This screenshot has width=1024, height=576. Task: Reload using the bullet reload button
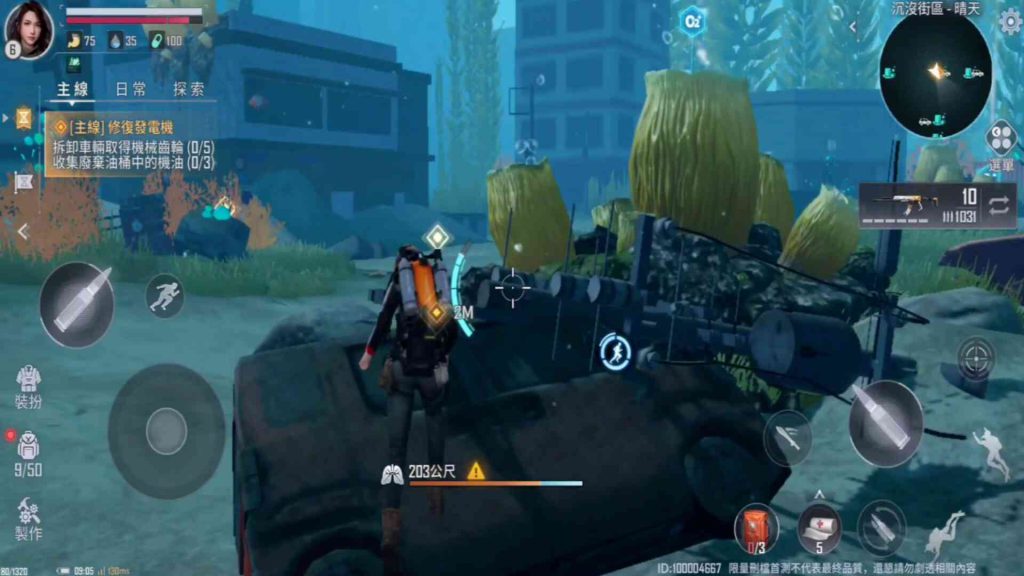(x=881, y=527)
